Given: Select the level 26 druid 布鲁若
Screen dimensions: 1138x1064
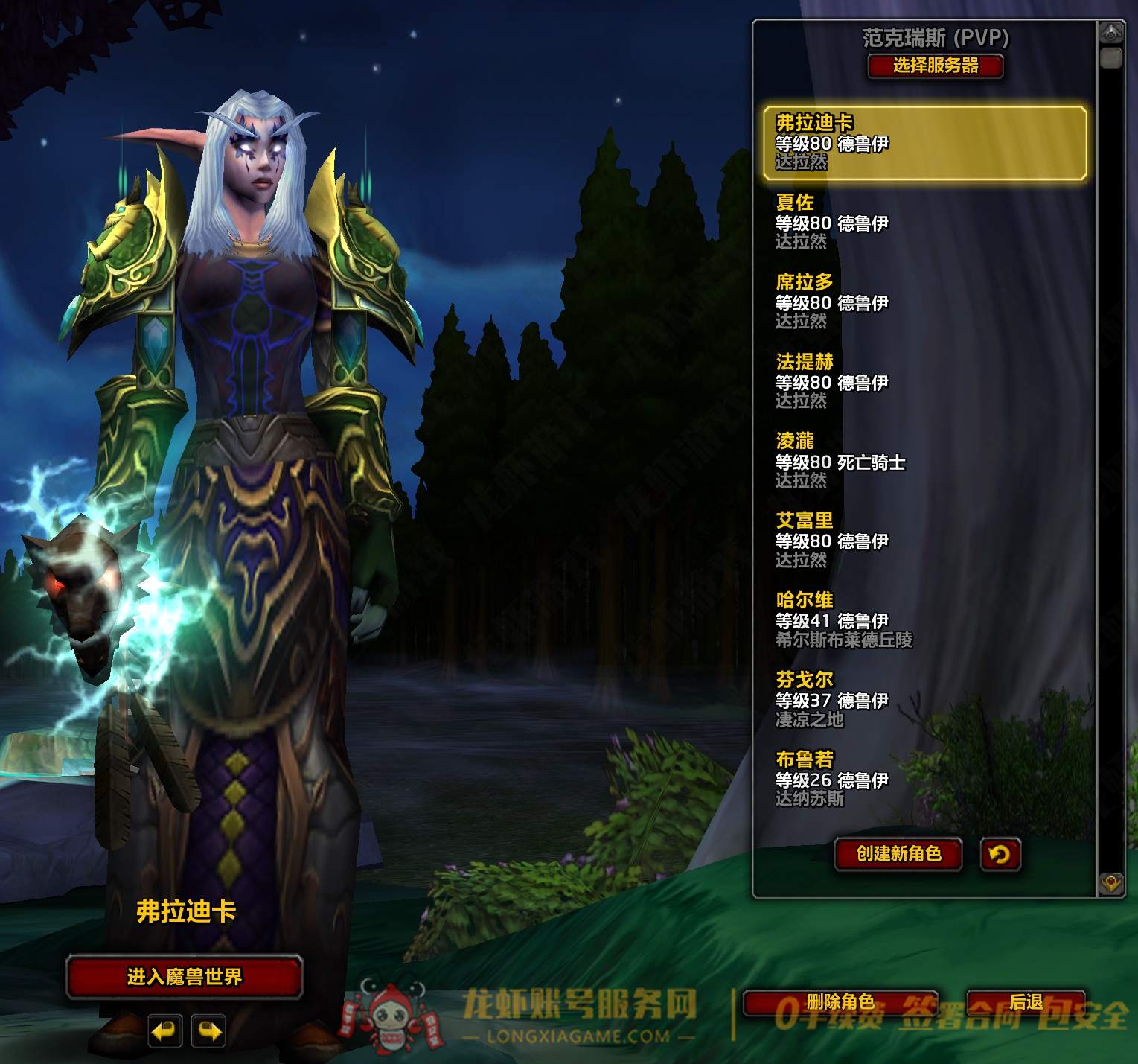Looking at the screenshot, I should pos(924,780).
